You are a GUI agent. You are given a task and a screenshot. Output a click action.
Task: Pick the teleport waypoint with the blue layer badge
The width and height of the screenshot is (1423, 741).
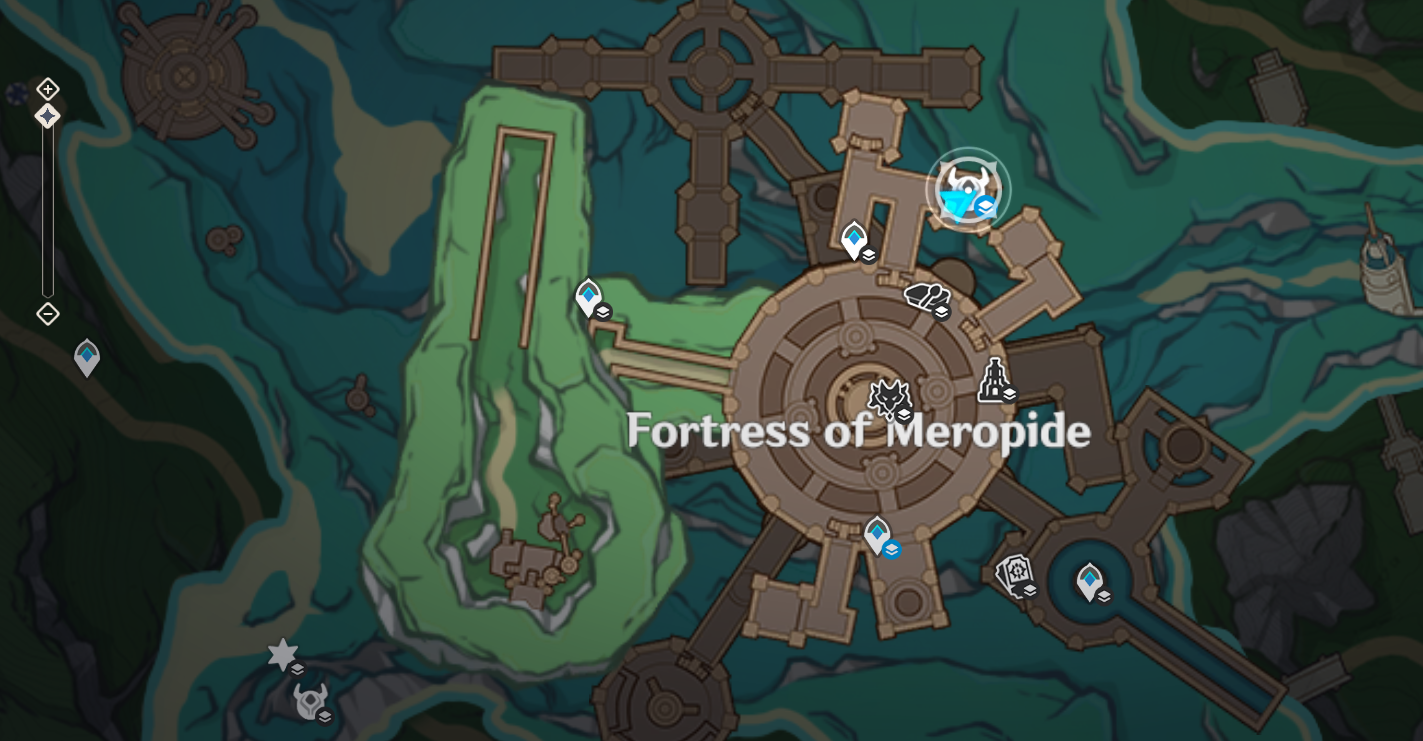pos(878,535)
